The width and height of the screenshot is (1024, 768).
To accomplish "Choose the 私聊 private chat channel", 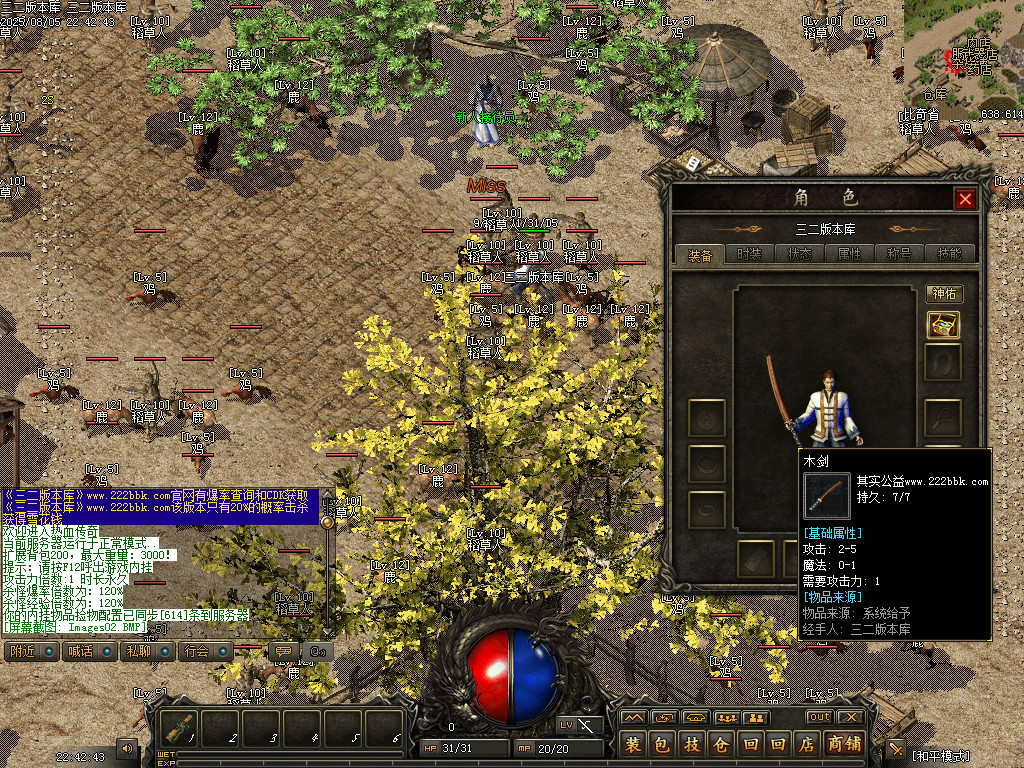I will tap(143, 651).
